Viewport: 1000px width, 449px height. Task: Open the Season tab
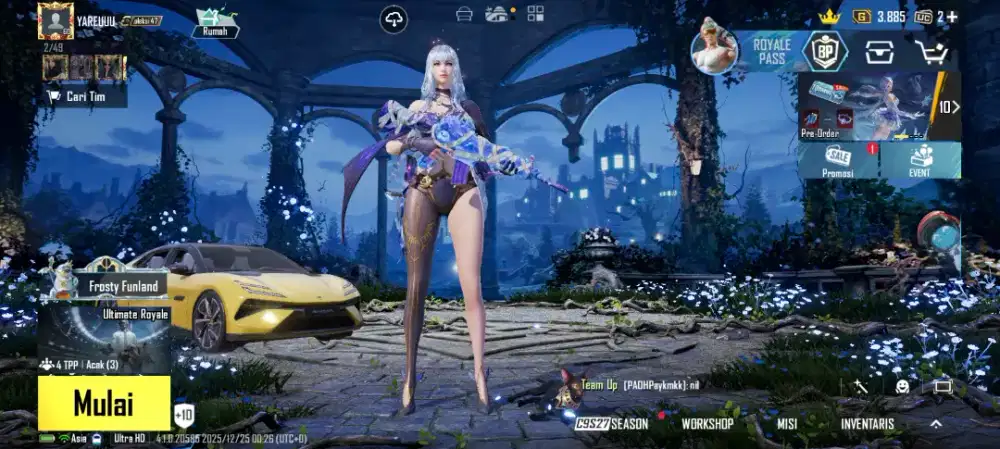coord(613,424)
